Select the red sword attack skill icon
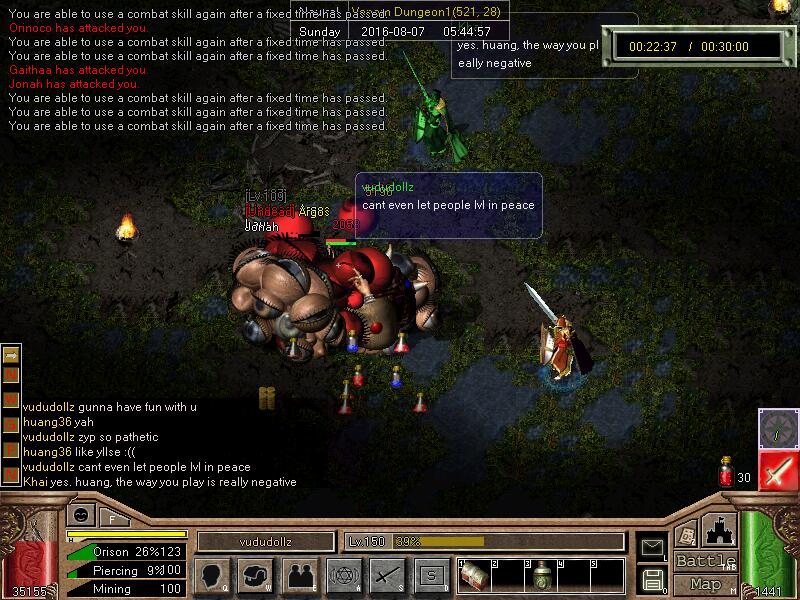800x600 pixels. 777,470
